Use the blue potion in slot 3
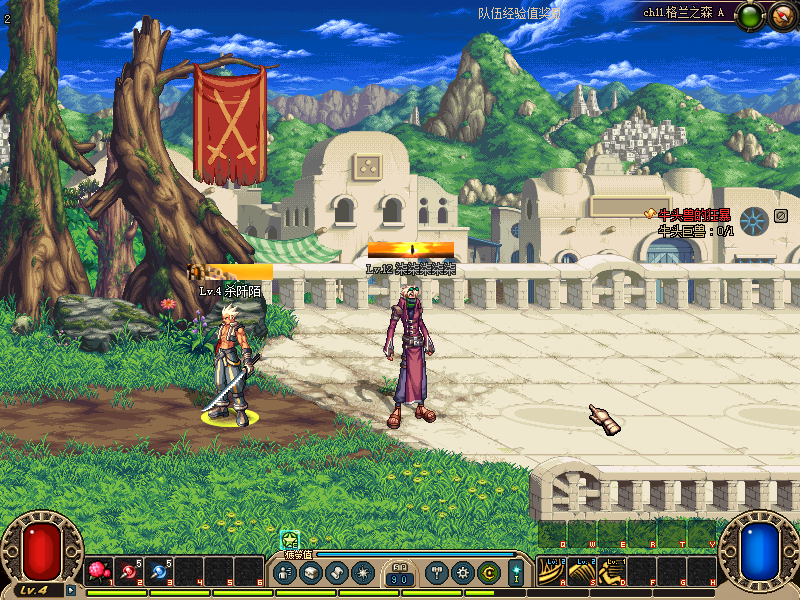 (x=159, y=572)
